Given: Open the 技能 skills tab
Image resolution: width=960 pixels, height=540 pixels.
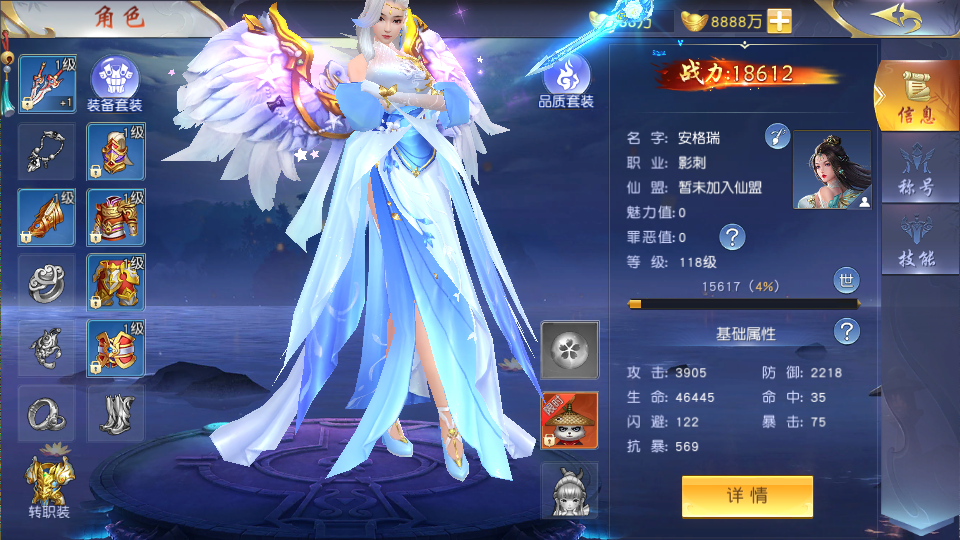Looking at the screenshot, I should click(x=915, y=241).
